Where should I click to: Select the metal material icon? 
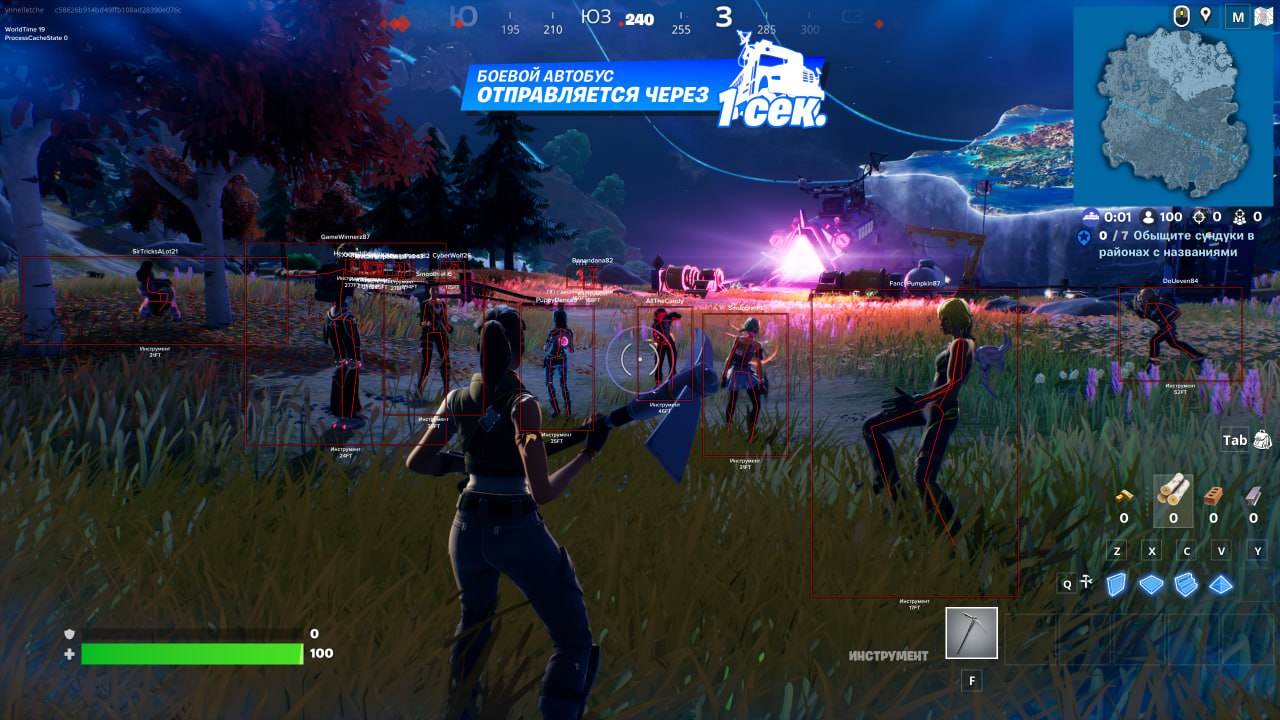tap(1252, 495)
